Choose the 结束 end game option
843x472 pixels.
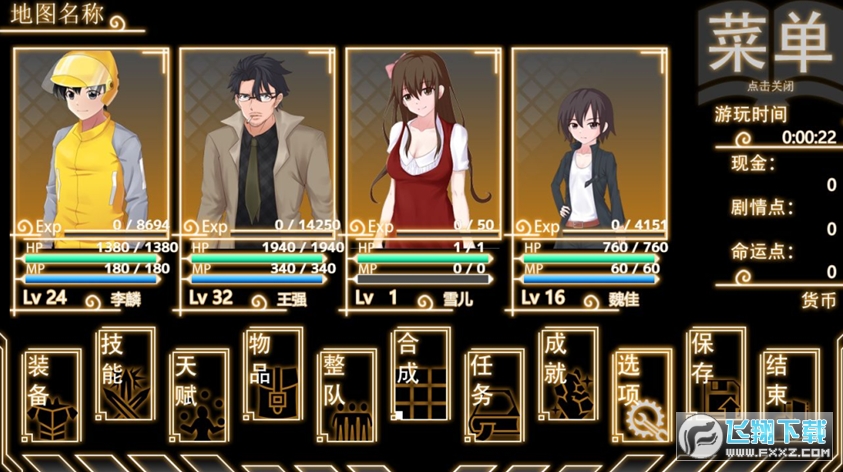pos(789,395)
